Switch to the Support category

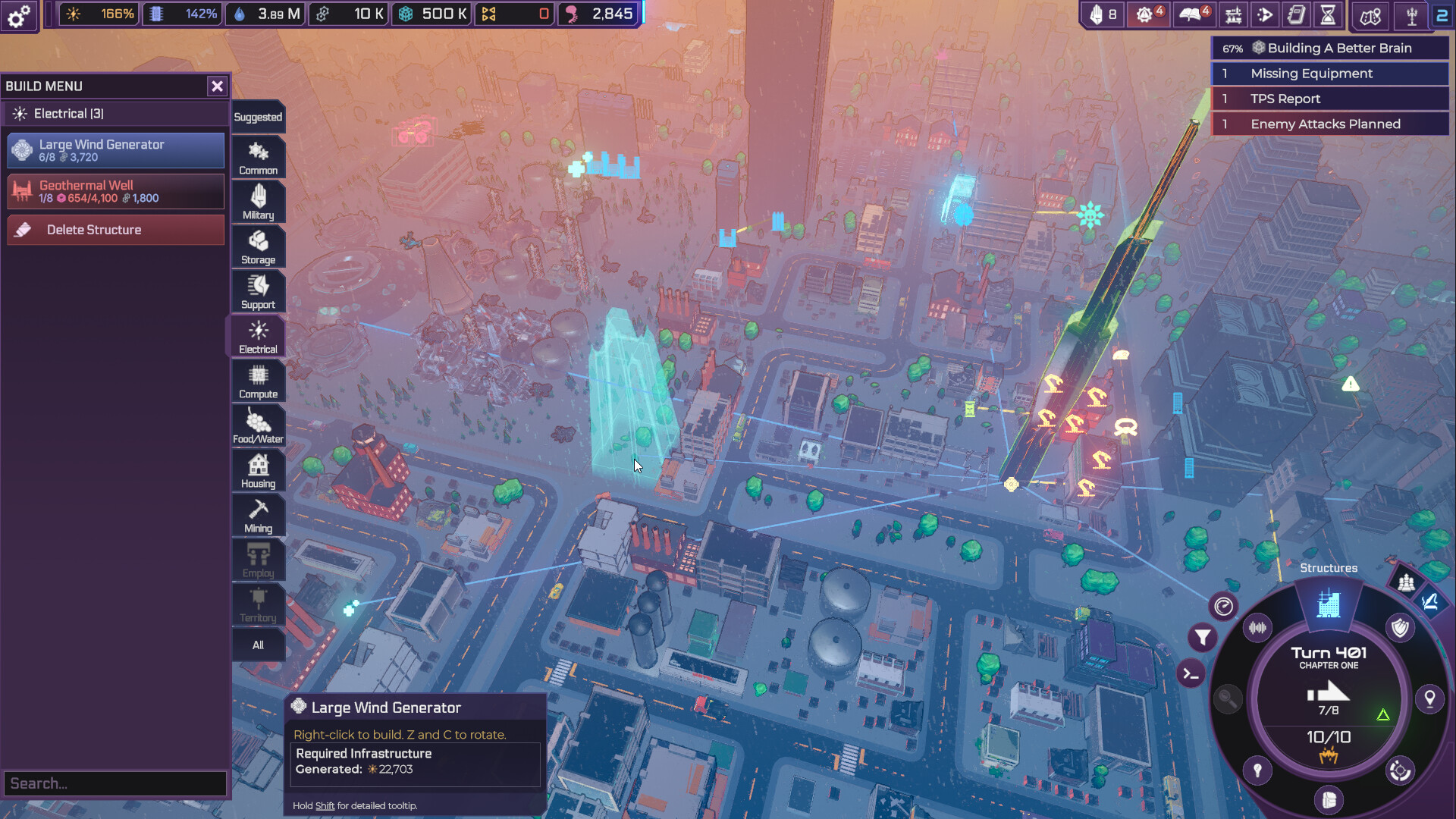point(258,292)
